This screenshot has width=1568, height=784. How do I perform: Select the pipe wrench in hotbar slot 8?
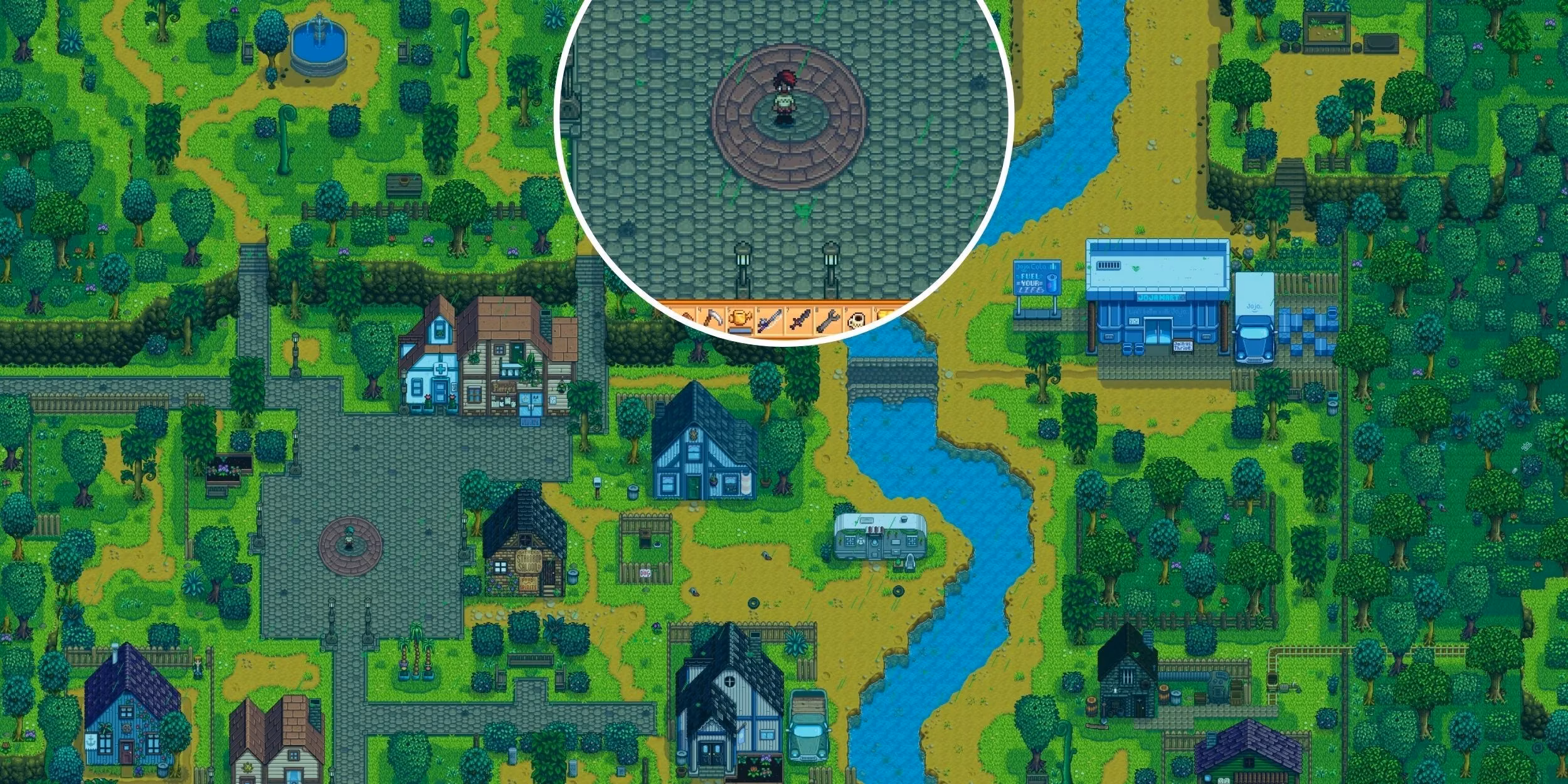click(828, 321)
